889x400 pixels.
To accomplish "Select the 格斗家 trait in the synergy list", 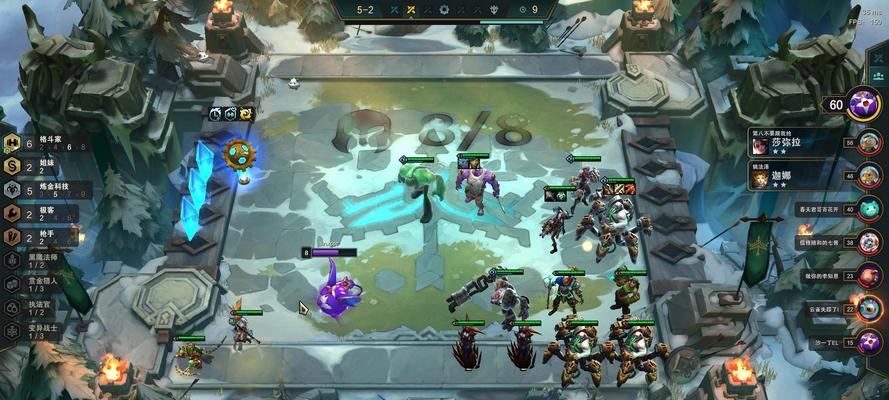I will (40, 143).
